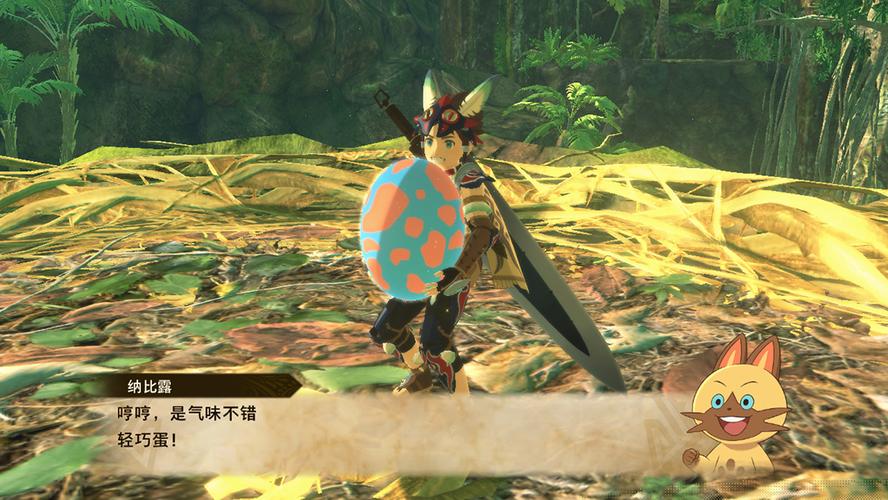Advance the 纳比露 dialogue text box
The height and width of the screenshot is (500, 888).
(x=400, y=425)
